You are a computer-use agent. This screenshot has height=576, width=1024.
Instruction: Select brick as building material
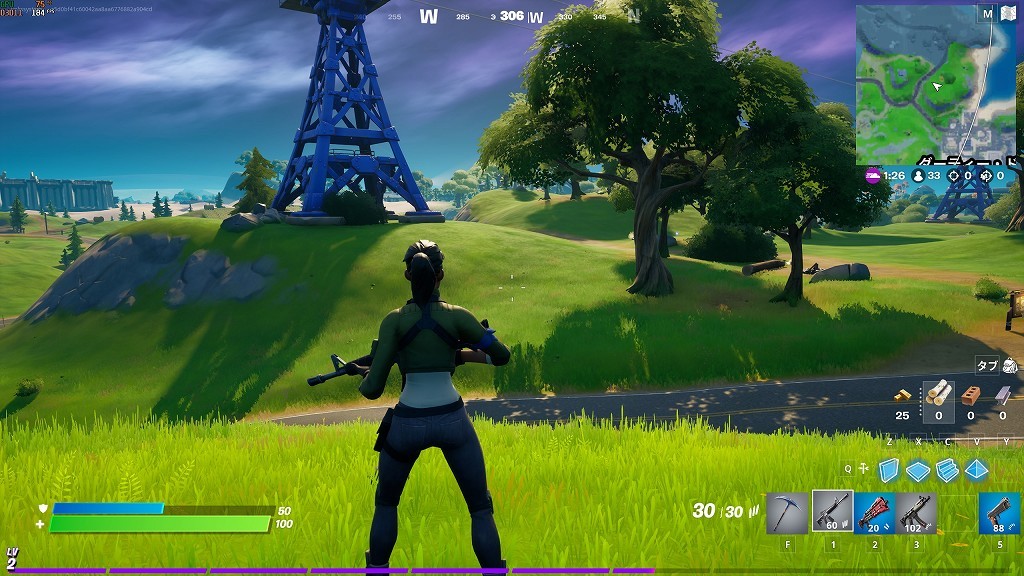(970, 395)
